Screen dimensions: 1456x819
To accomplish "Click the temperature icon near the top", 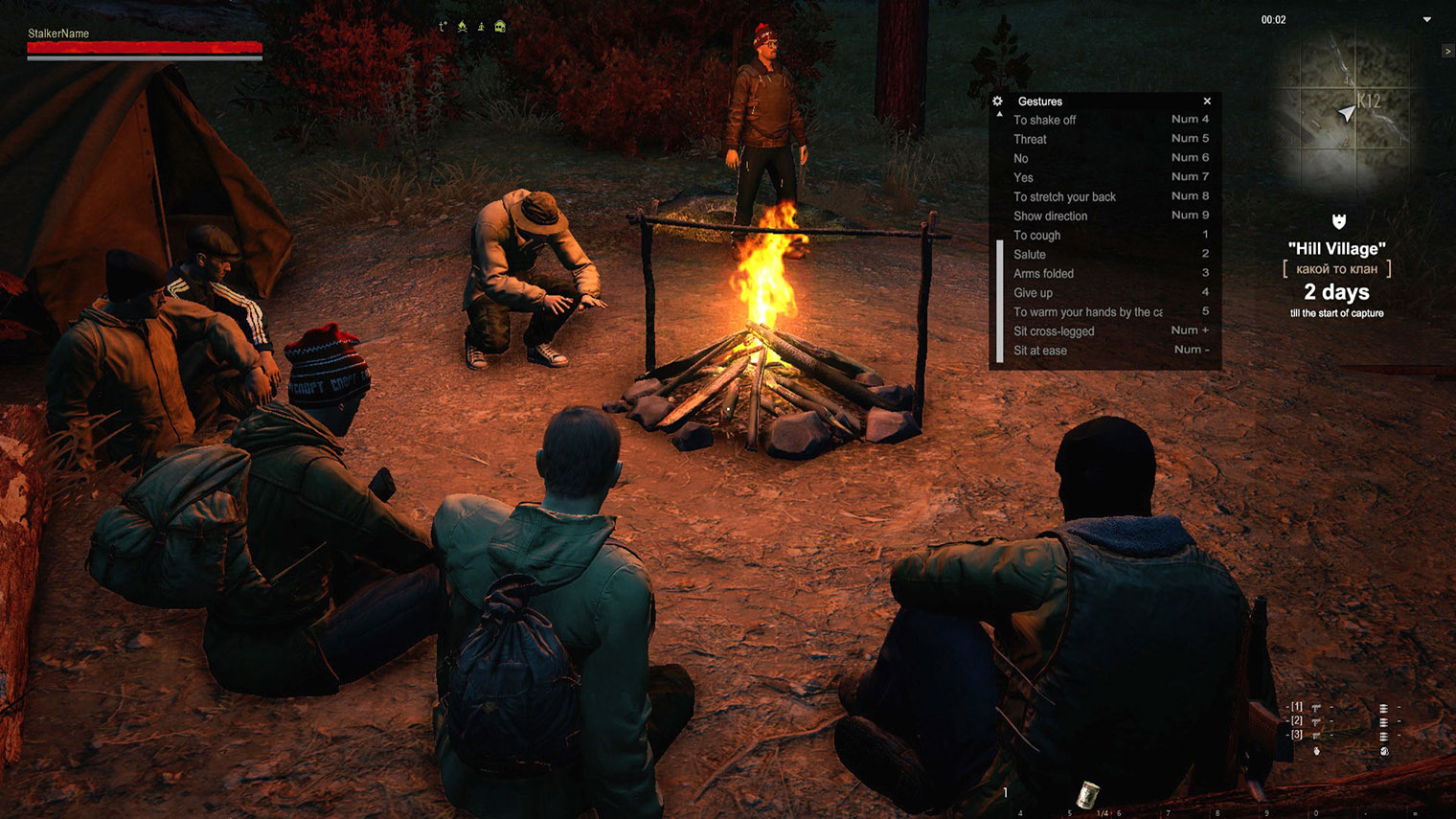I will pyautogui.click(x=443, y=27).
